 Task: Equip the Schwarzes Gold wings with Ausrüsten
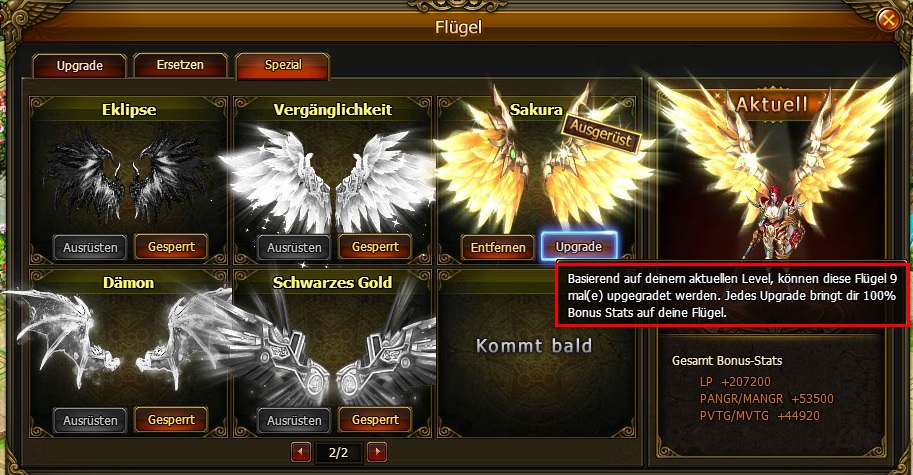click(x=295, y=420)
